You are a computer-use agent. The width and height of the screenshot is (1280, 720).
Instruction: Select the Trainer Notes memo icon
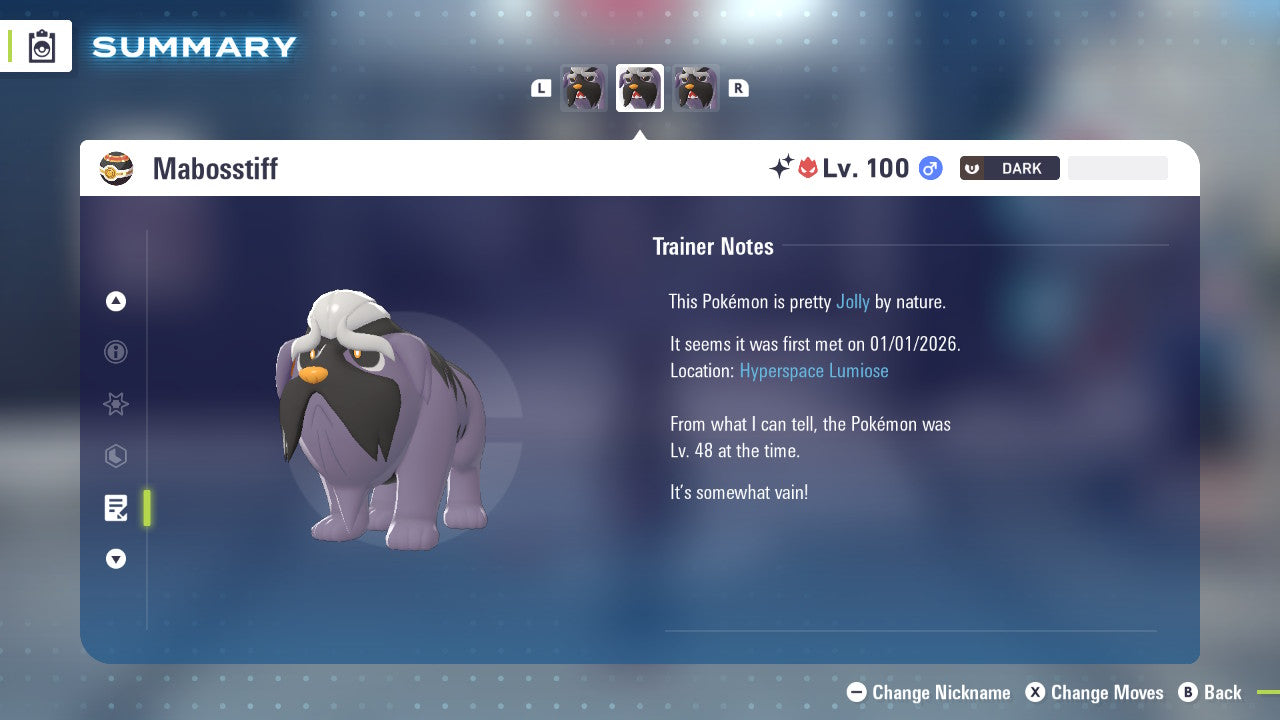[115, 508]
